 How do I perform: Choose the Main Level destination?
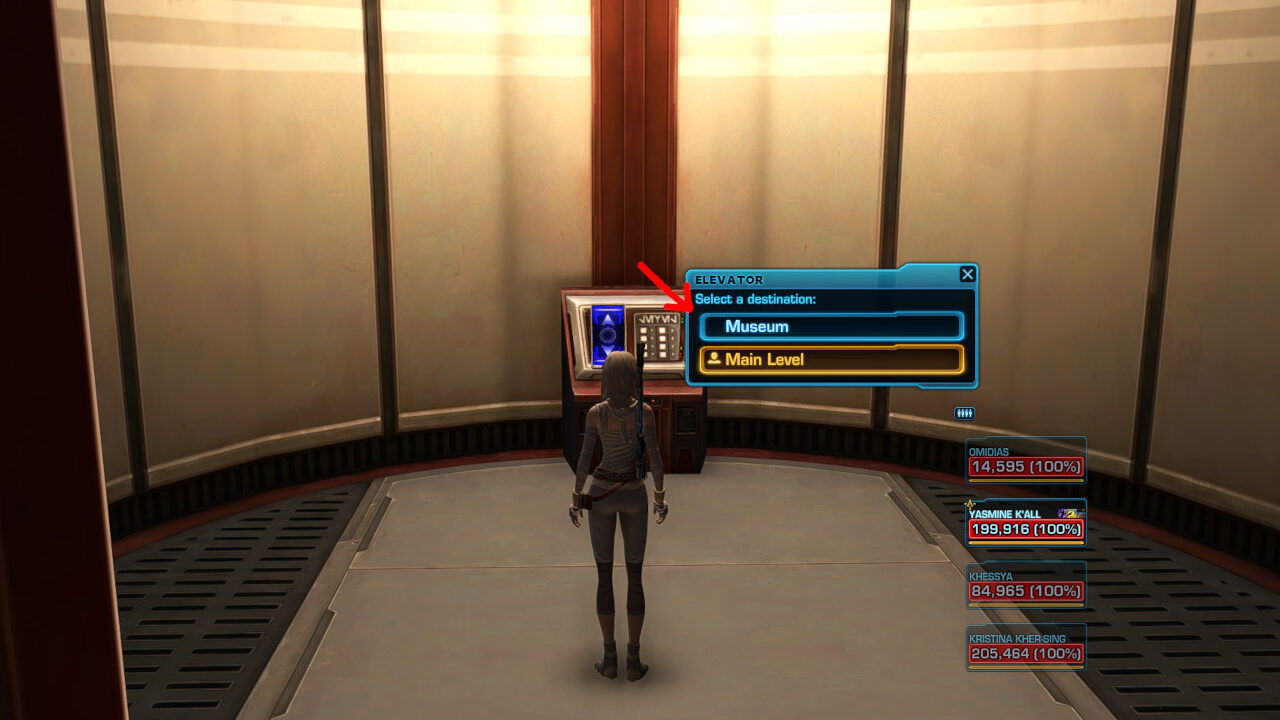[x=831, y=360]
